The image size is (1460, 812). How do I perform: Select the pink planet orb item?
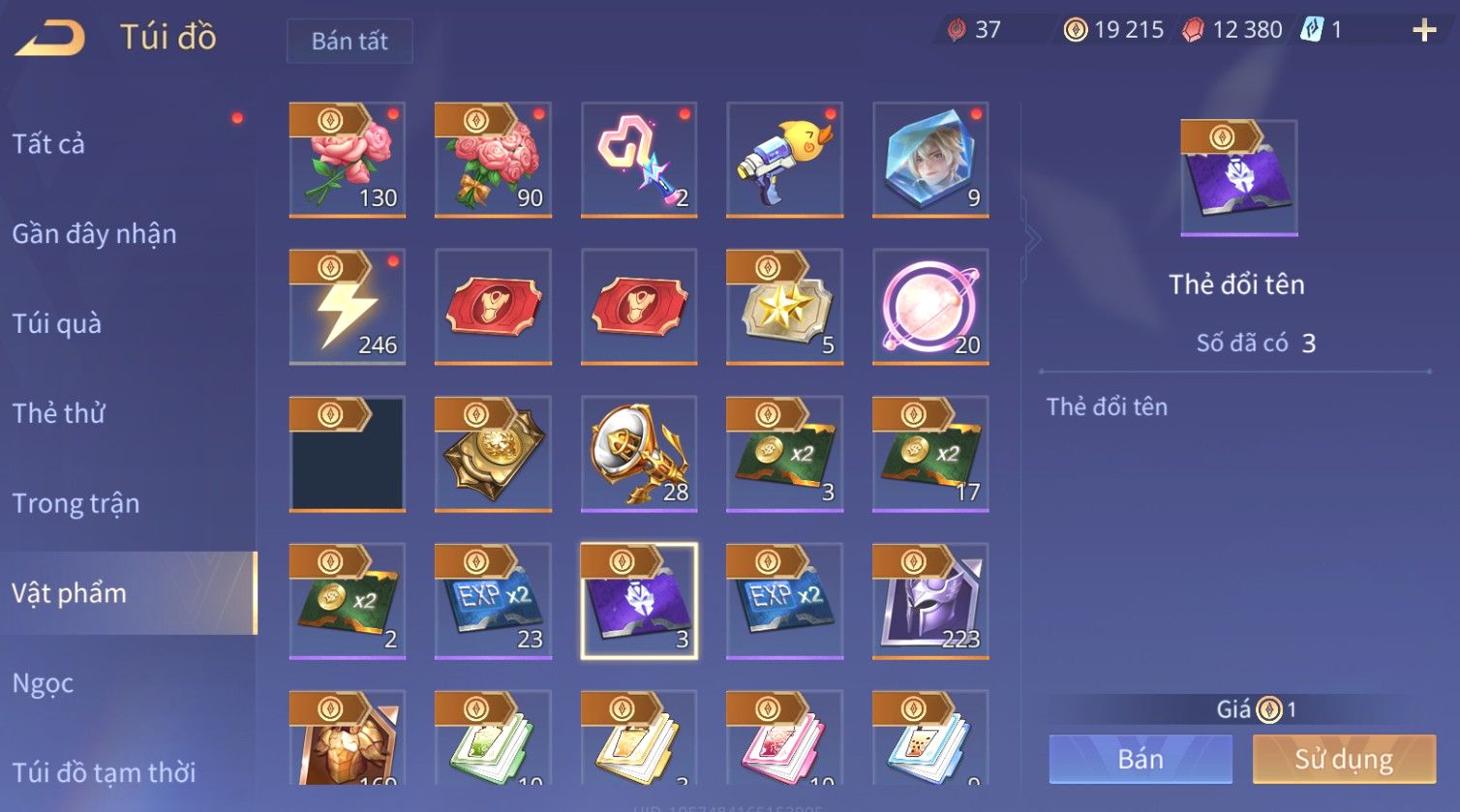click(x=930, y=307)
